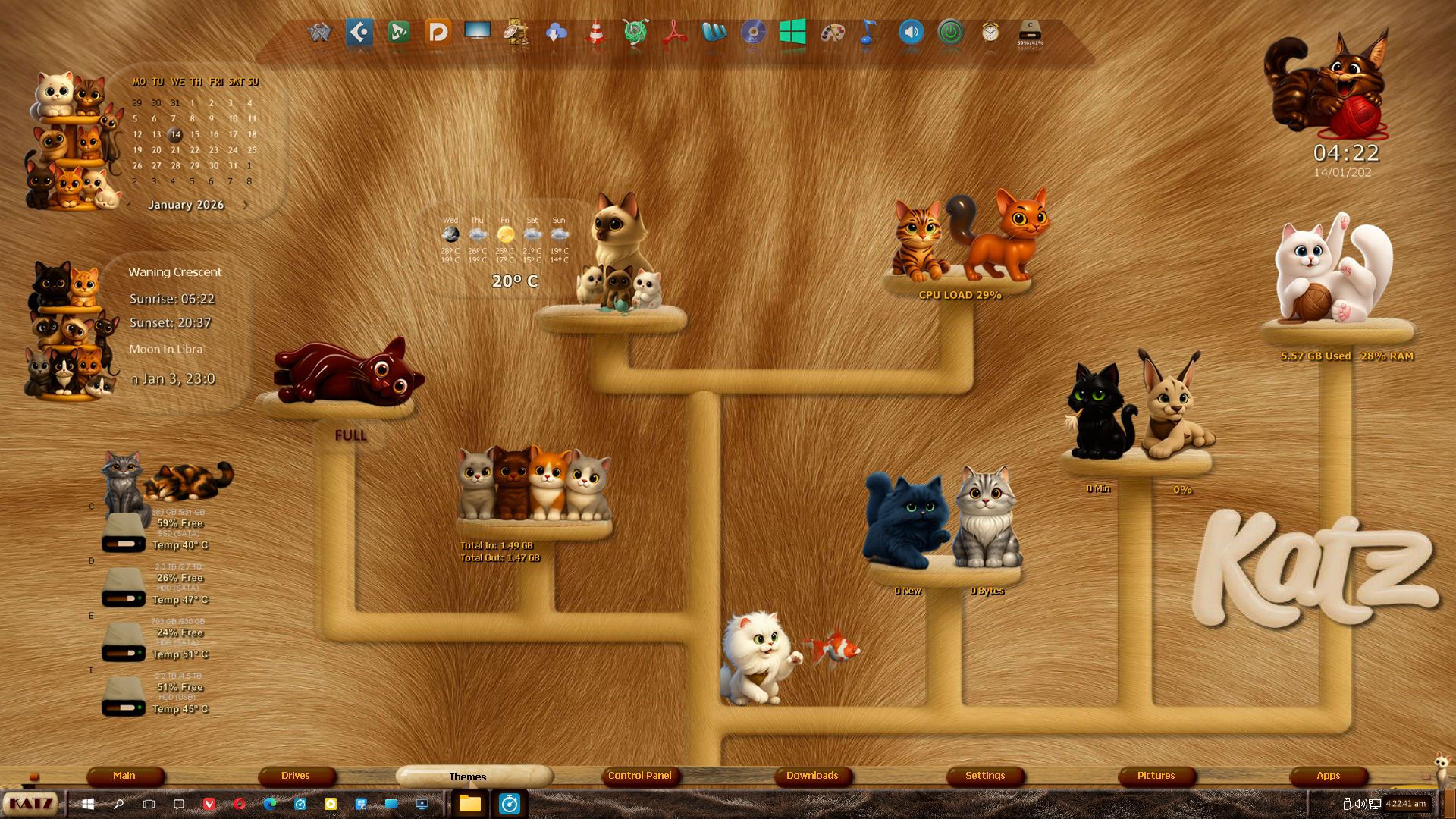Switch to the Drives tab

(x=296, y=776)
